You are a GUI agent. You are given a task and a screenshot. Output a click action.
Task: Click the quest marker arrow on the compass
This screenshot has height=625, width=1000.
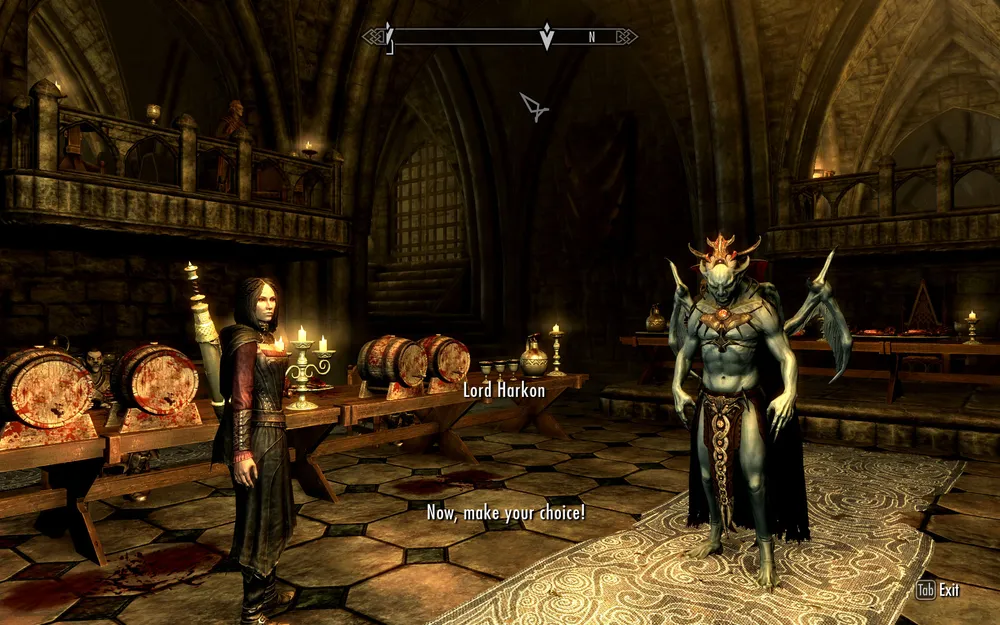click(x=546, y=38)
